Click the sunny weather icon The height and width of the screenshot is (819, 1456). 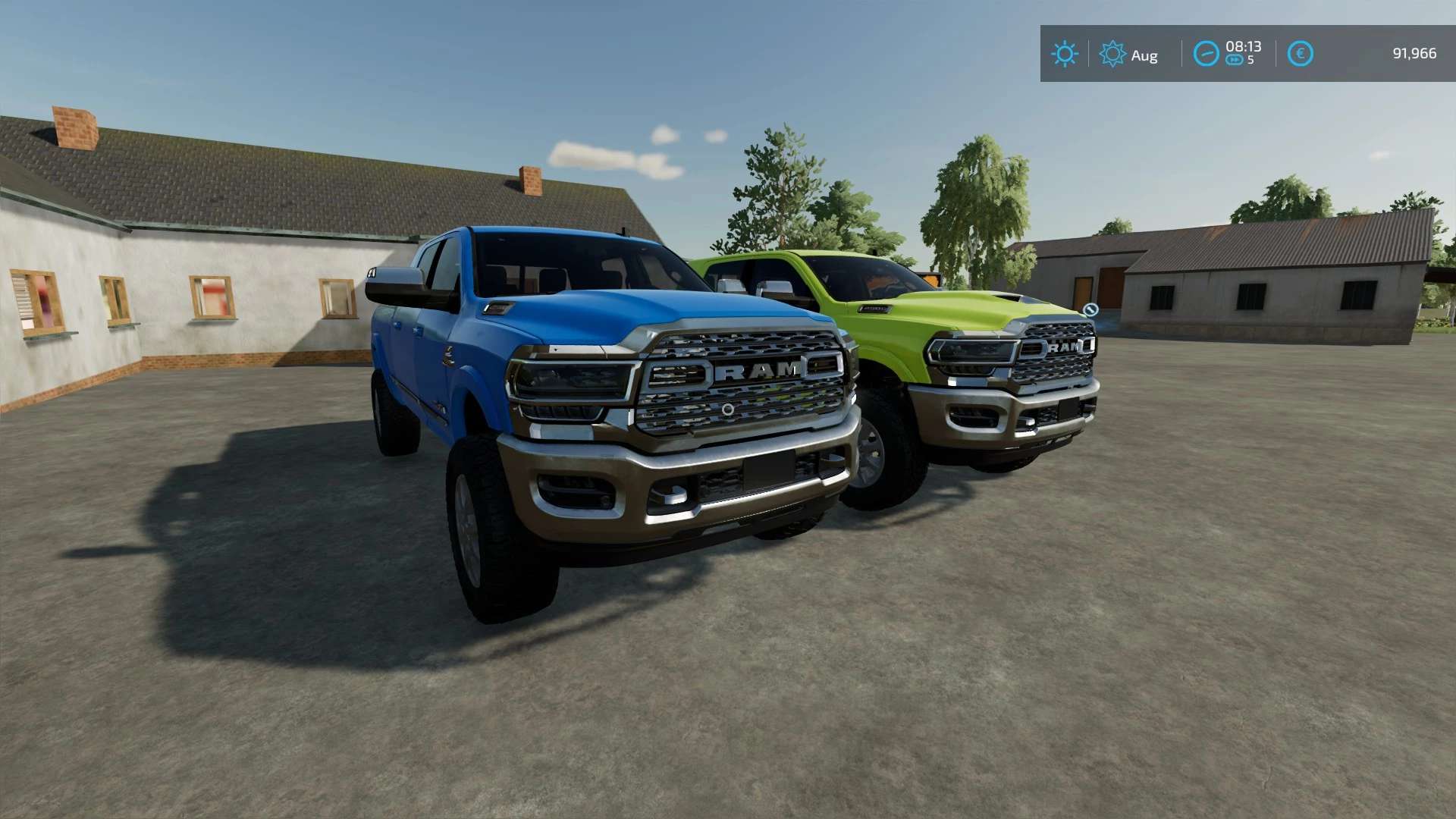(1064, 54)
